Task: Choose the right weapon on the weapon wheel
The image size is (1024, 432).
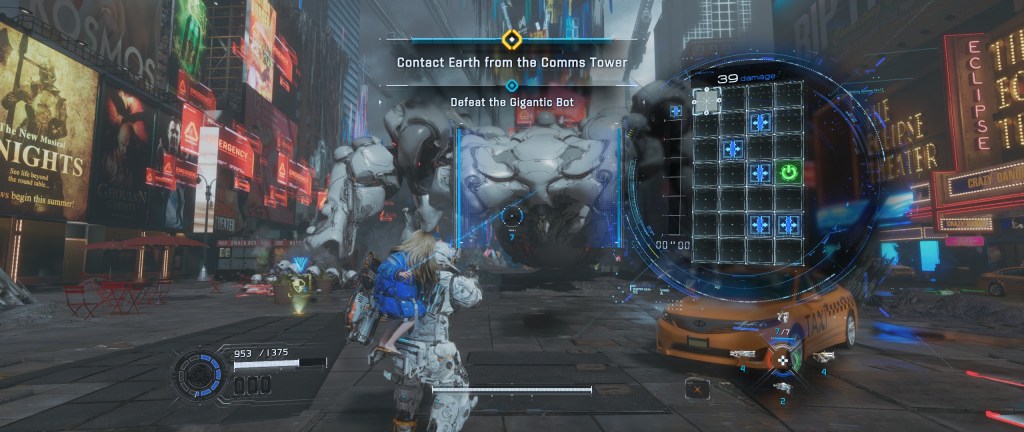Action: tap(823, 357)
